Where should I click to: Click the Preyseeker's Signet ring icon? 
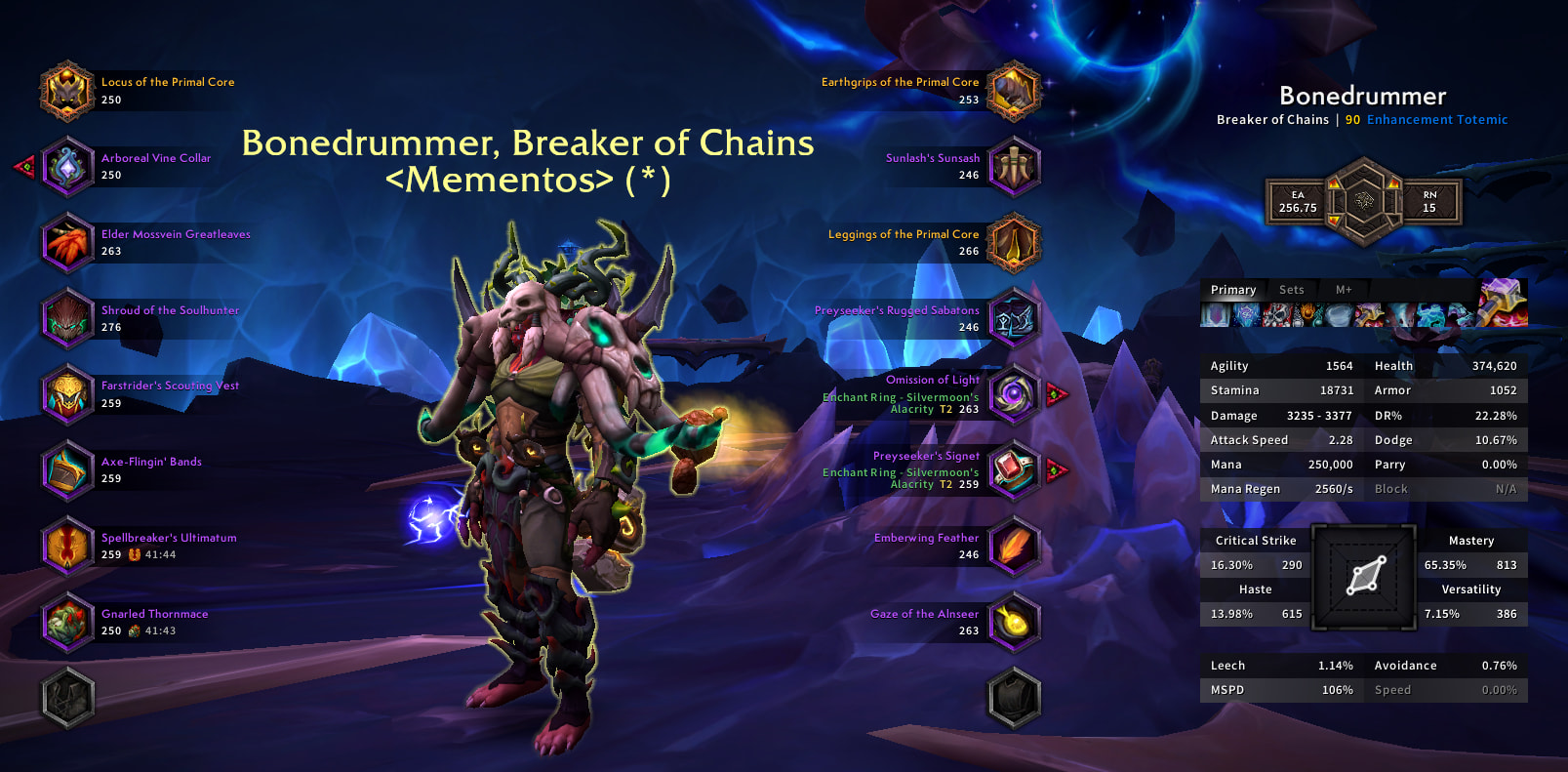[1014, 470]
